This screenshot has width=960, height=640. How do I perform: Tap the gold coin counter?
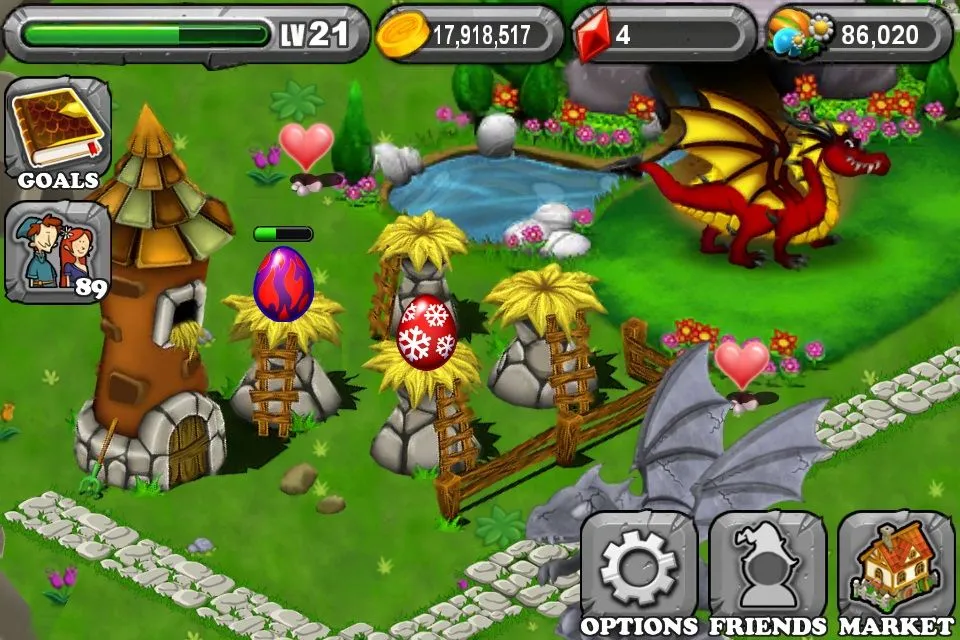click(x=469, y=35)
